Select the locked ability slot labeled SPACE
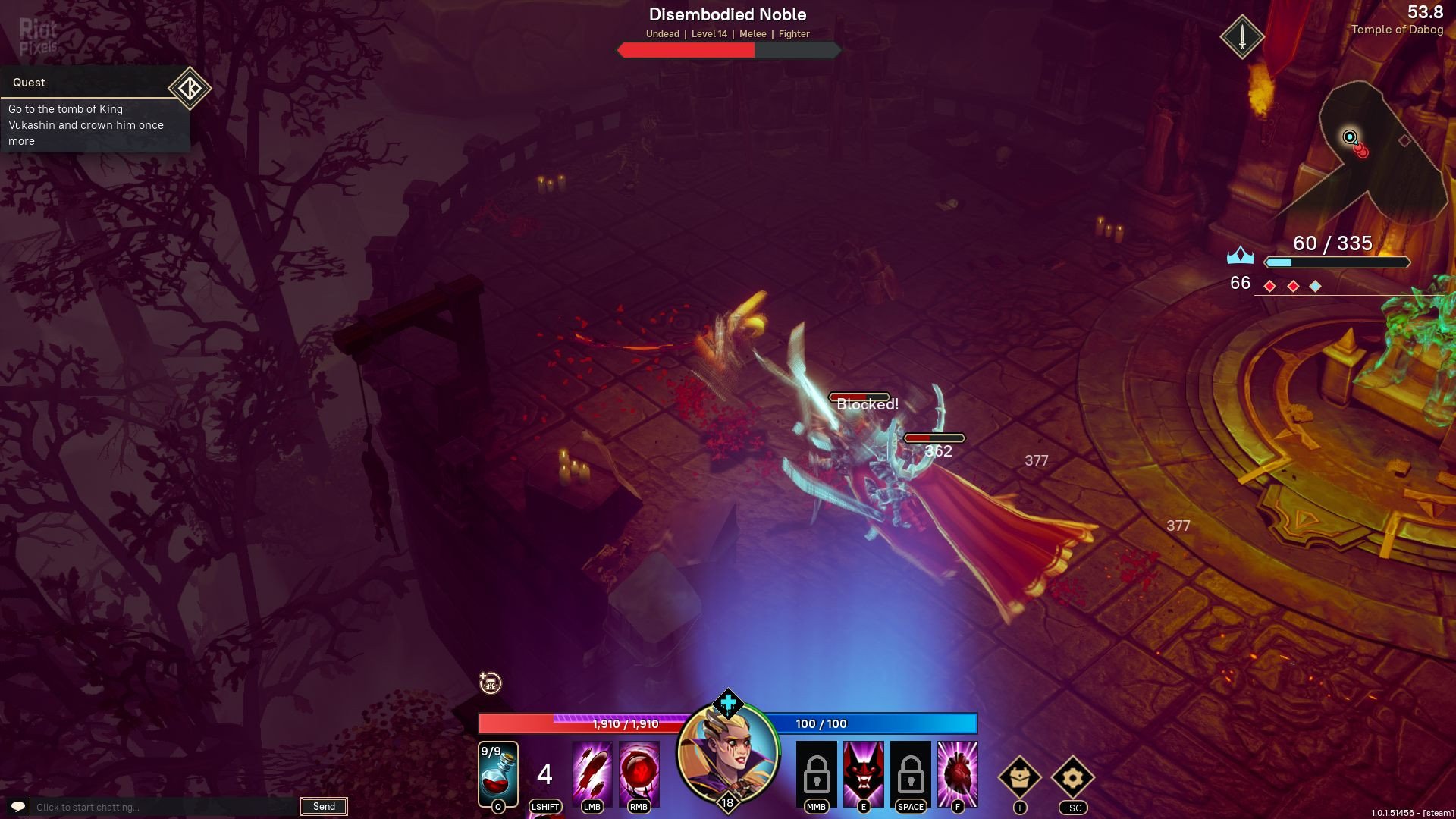Image resolution: width=1456 pixels, height=819 pixels. [910, 774]
